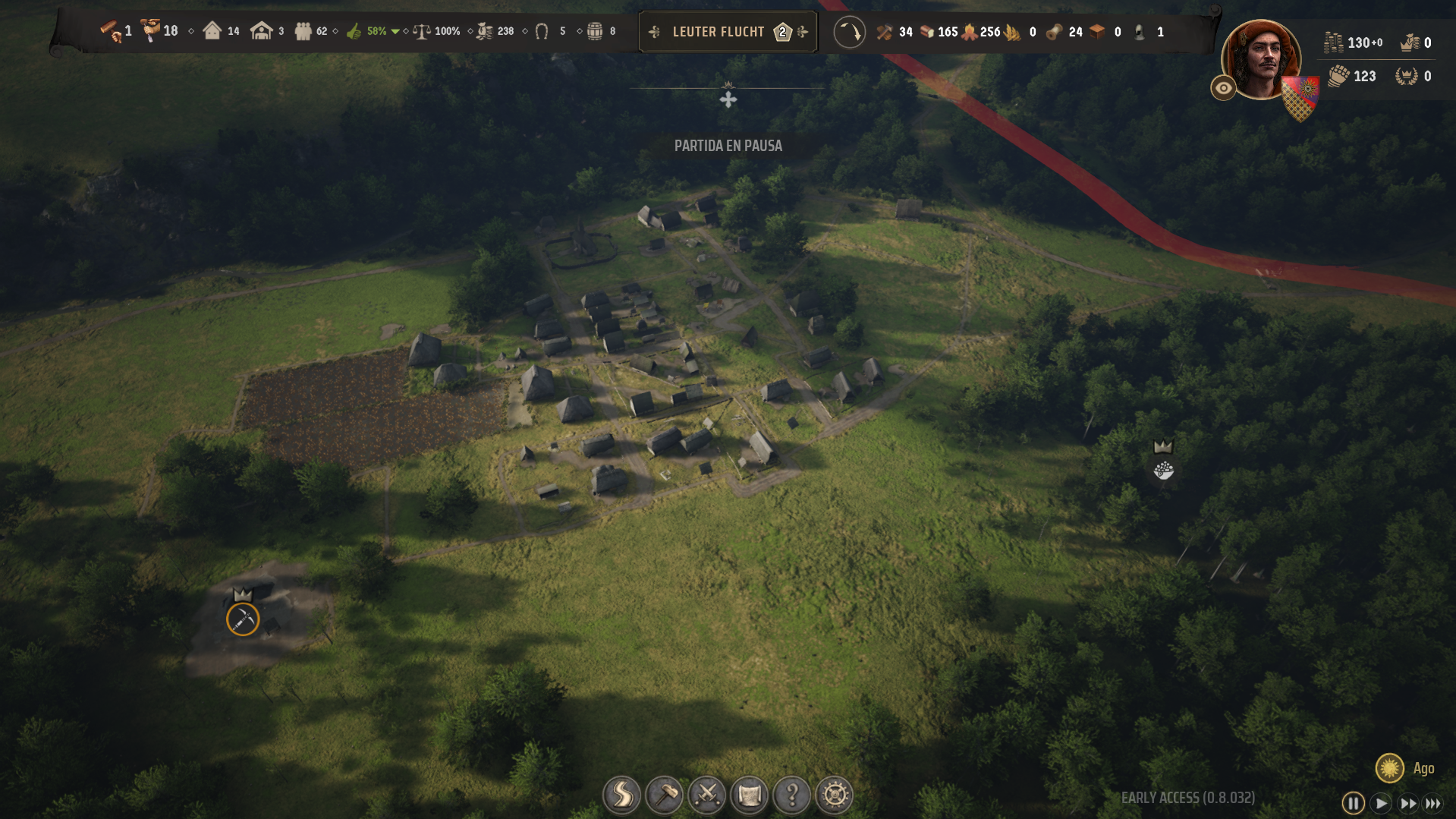Open the treasury coin stack icon
Image resolution: width=1456 pixels, height=819 pixels.
click(x=1333, y=43)
